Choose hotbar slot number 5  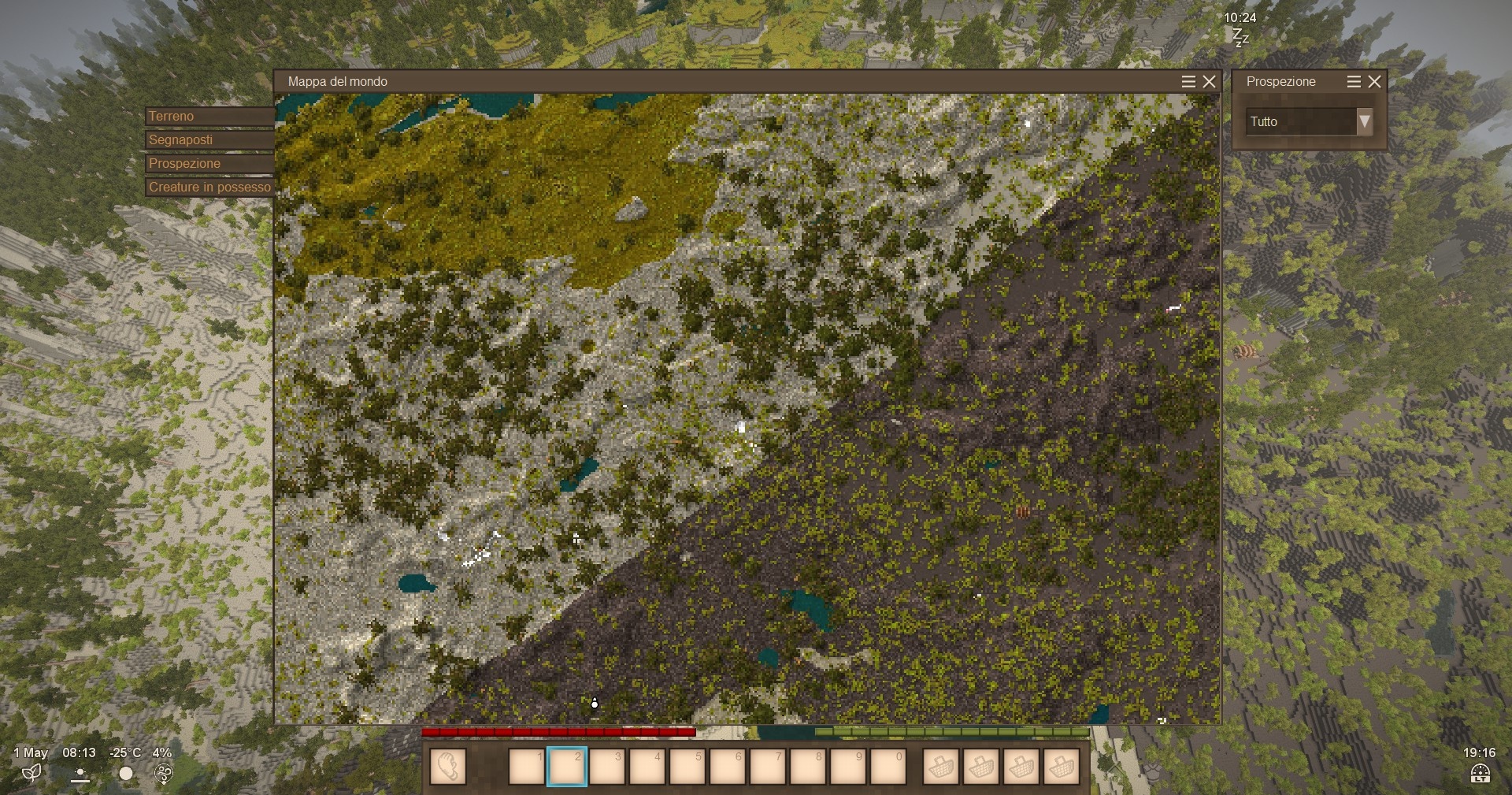tap(687, 767)
